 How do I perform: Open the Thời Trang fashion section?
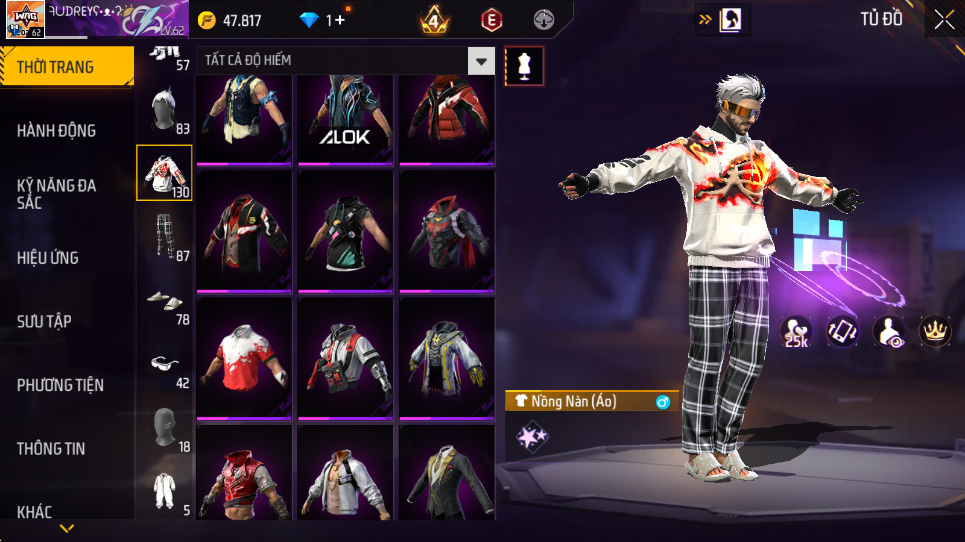(x=55, y=67)
